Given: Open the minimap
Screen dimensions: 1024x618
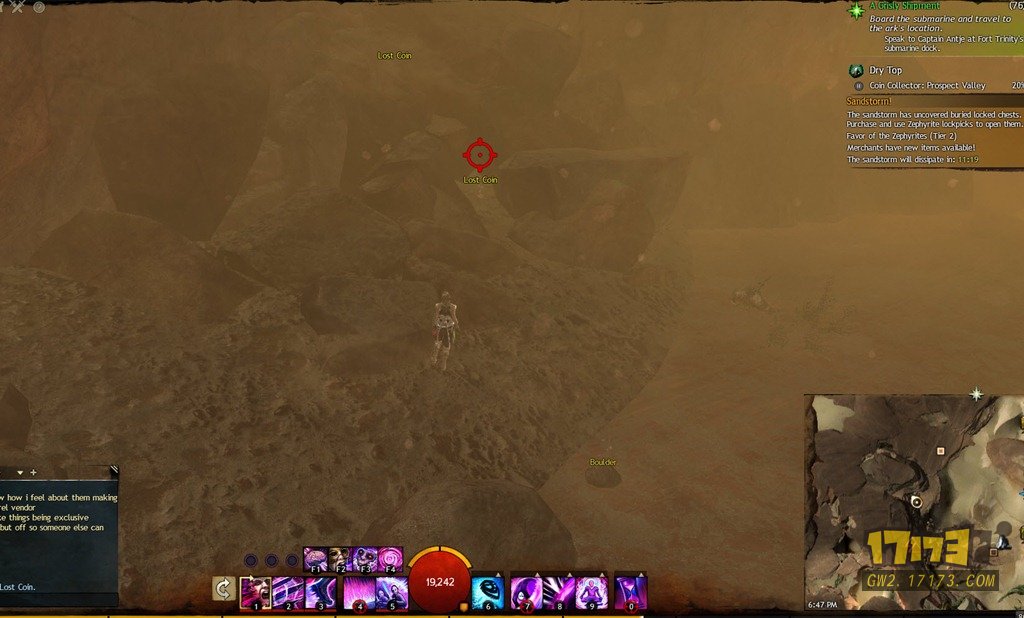Looking at the screenshot, I should point(914,500).
